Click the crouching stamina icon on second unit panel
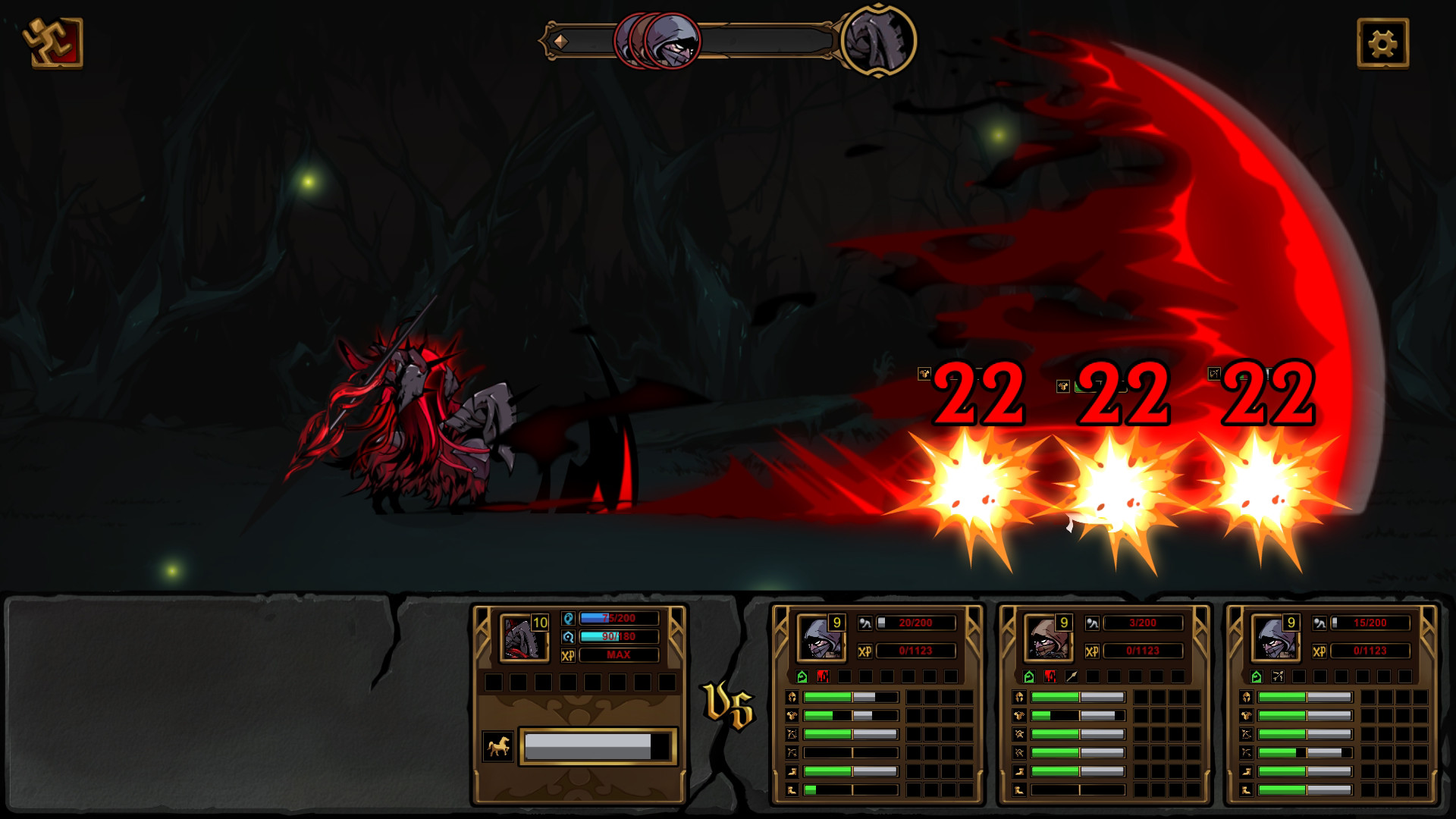The image size is (1456, 819). (x=1093, y=623)
